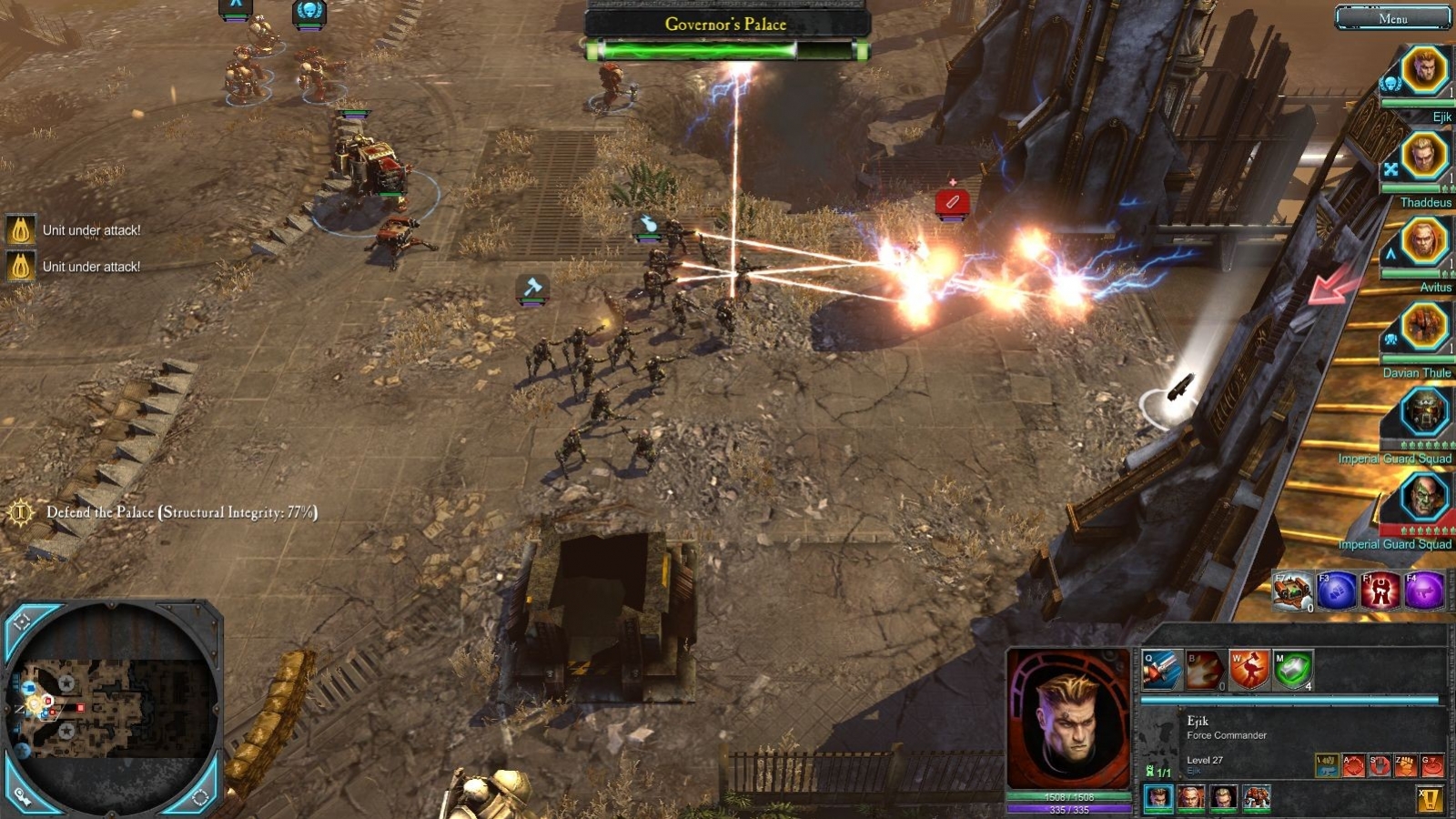Open the Menu in the top right corner
This screenshot has width=1456, height=819.
(1394, 16)
